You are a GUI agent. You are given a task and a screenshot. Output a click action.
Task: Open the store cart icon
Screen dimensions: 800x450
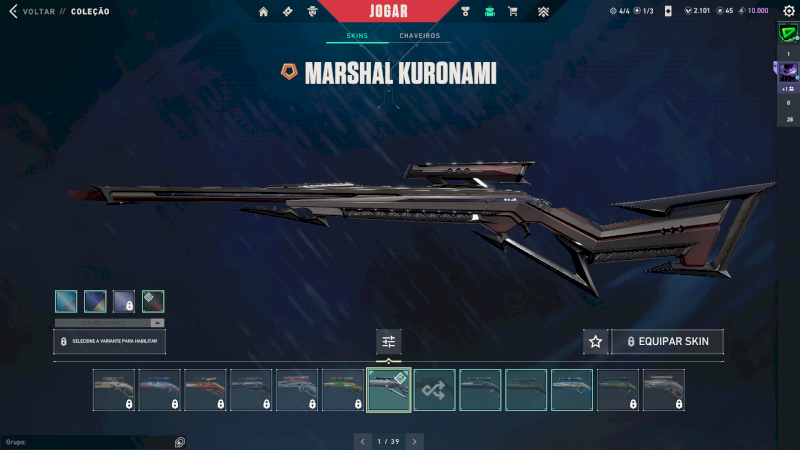click(x=513, y=12)
